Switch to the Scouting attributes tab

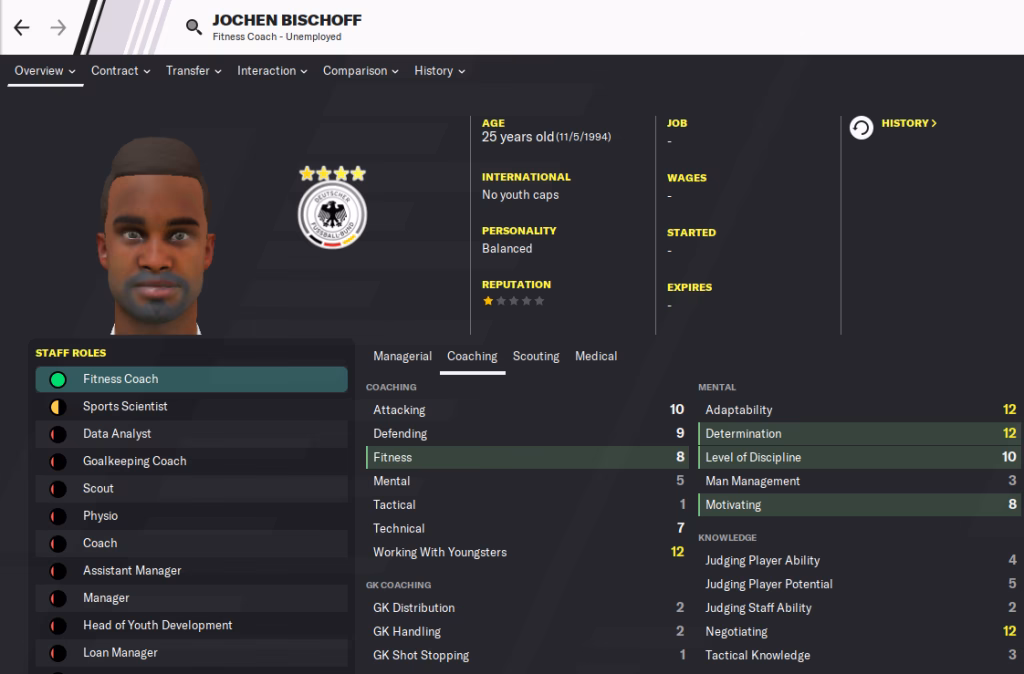click(536, 356)
